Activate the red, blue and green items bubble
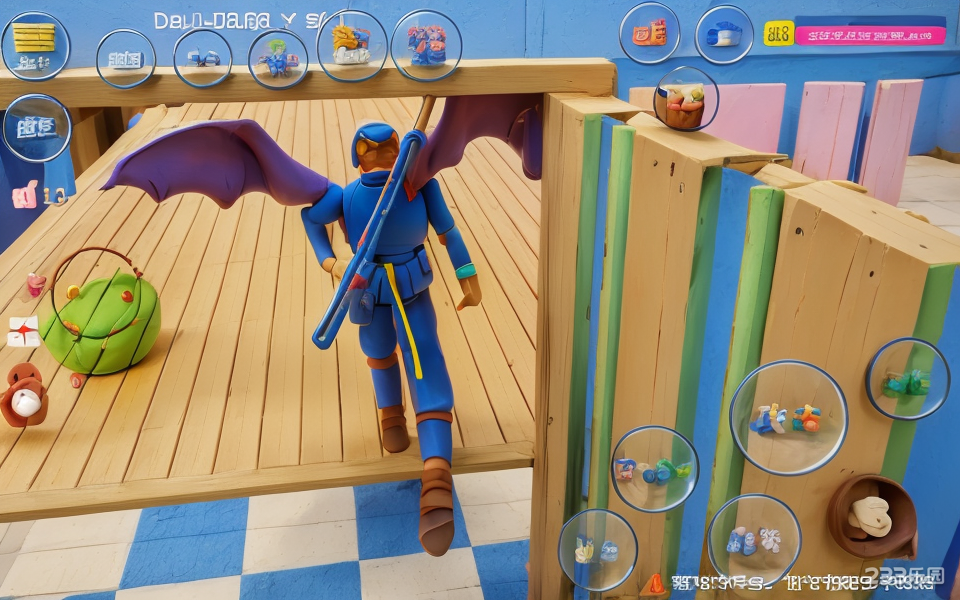This screenshot has height=600, width=960. coord(654,469)
